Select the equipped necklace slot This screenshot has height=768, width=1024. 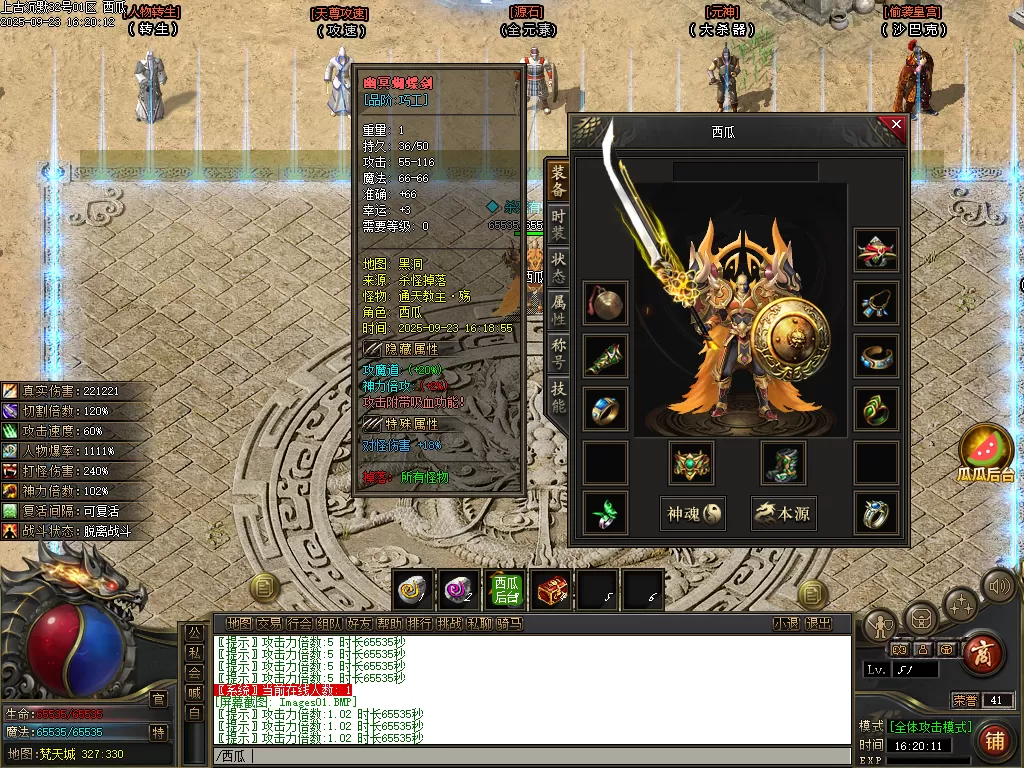click(876, 303)
